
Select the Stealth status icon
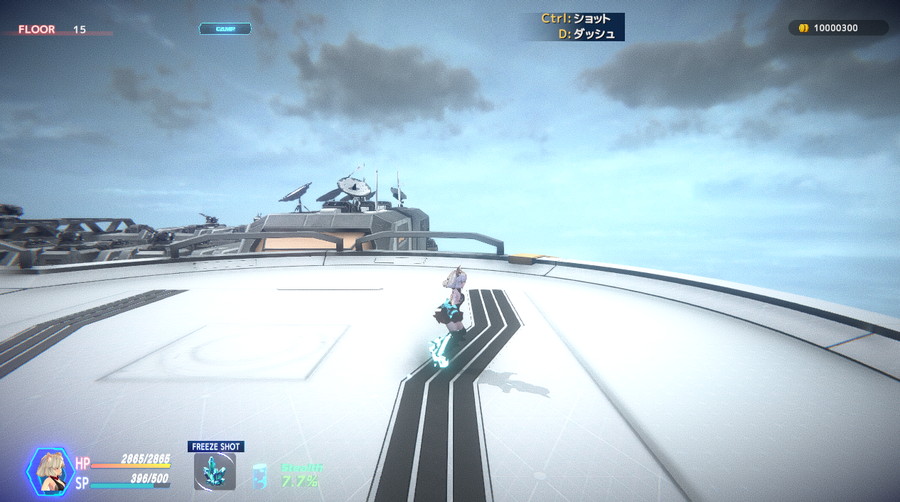click(x=260, y=475)
